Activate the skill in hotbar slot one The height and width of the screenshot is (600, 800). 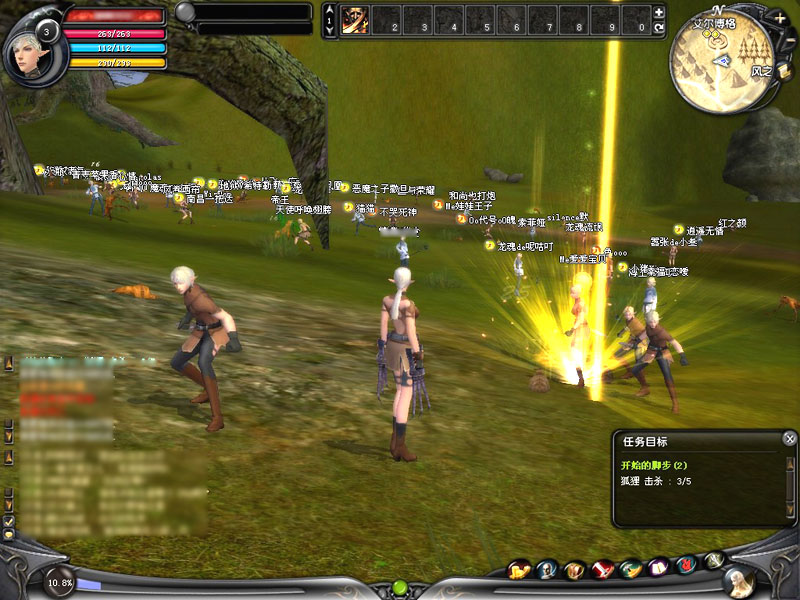(x=355, y=20)
